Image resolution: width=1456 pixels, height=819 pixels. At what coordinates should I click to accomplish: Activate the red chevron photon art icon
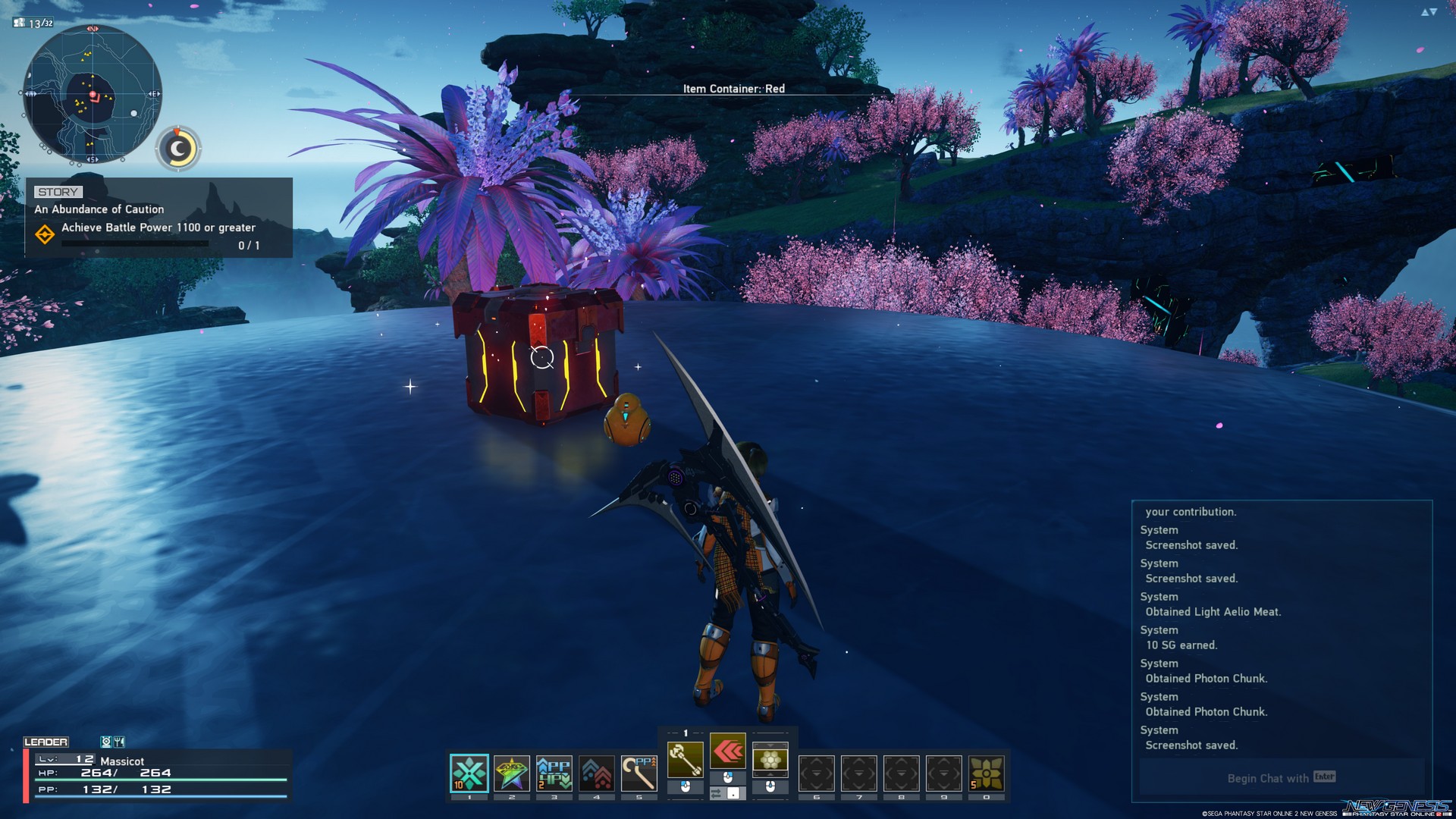point(729,752)
